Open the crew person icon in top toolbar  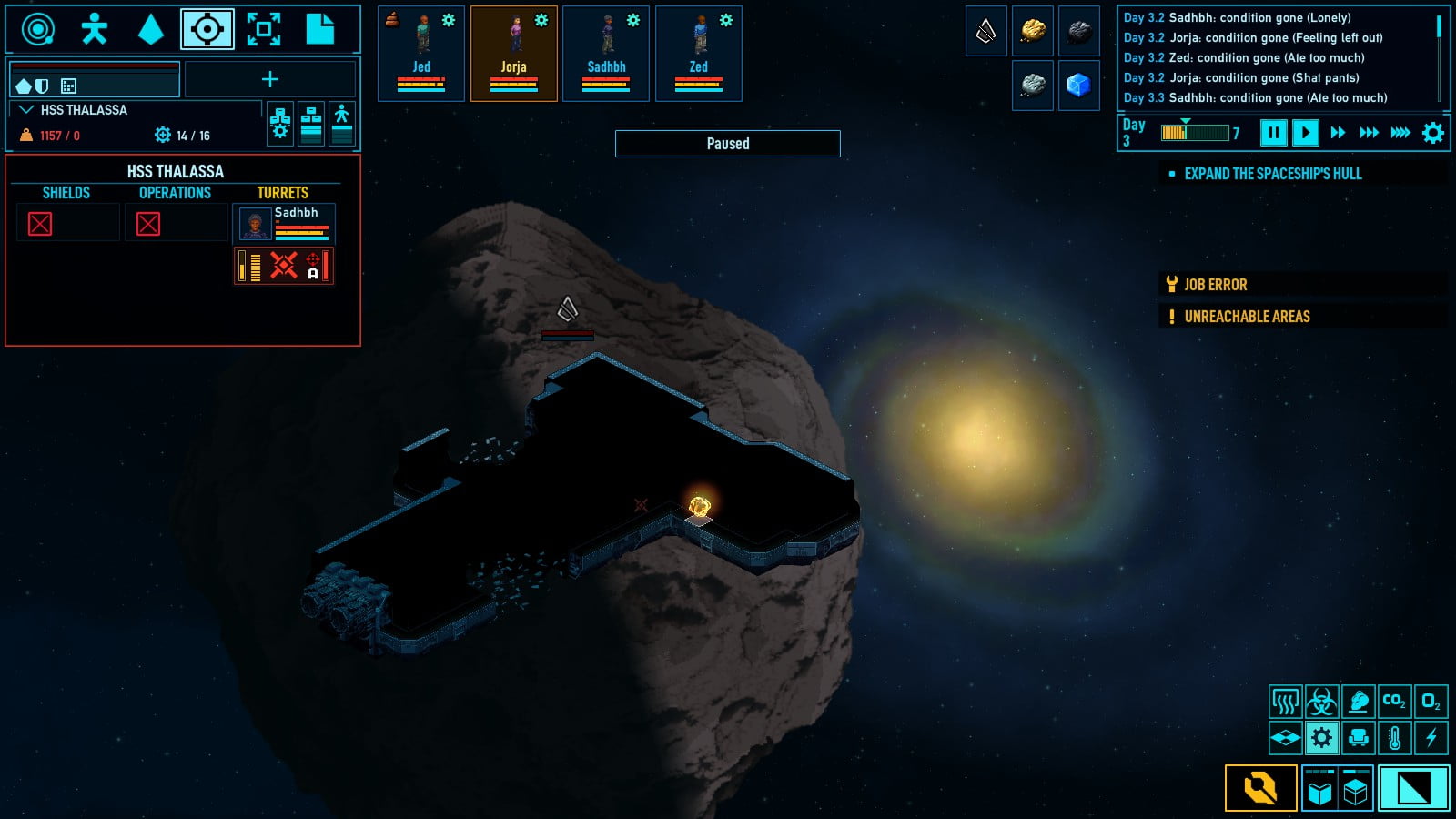(95, 30)
